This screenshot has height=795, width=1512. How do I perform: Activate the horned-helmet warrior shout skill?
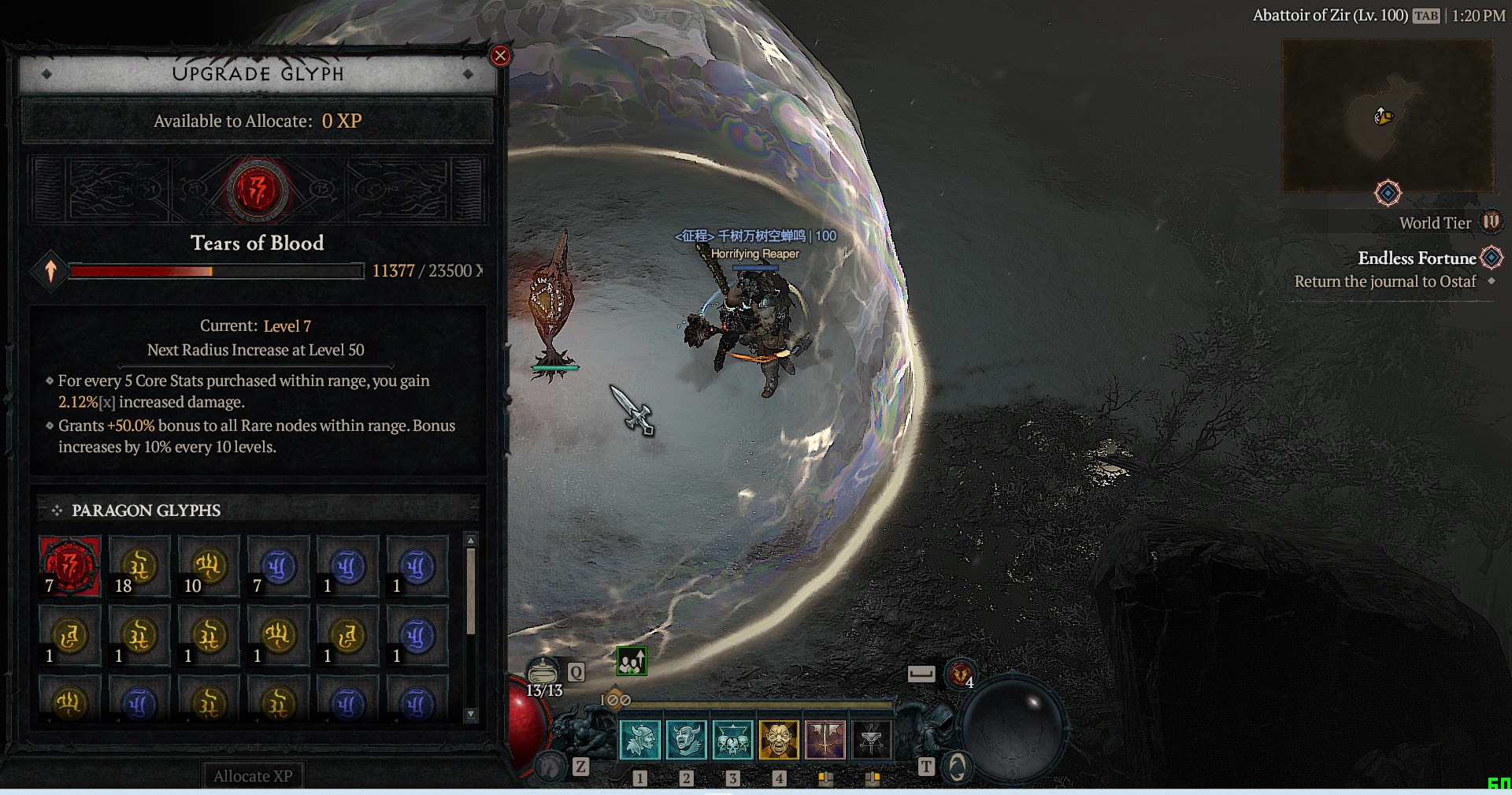[x=639, y=740]
